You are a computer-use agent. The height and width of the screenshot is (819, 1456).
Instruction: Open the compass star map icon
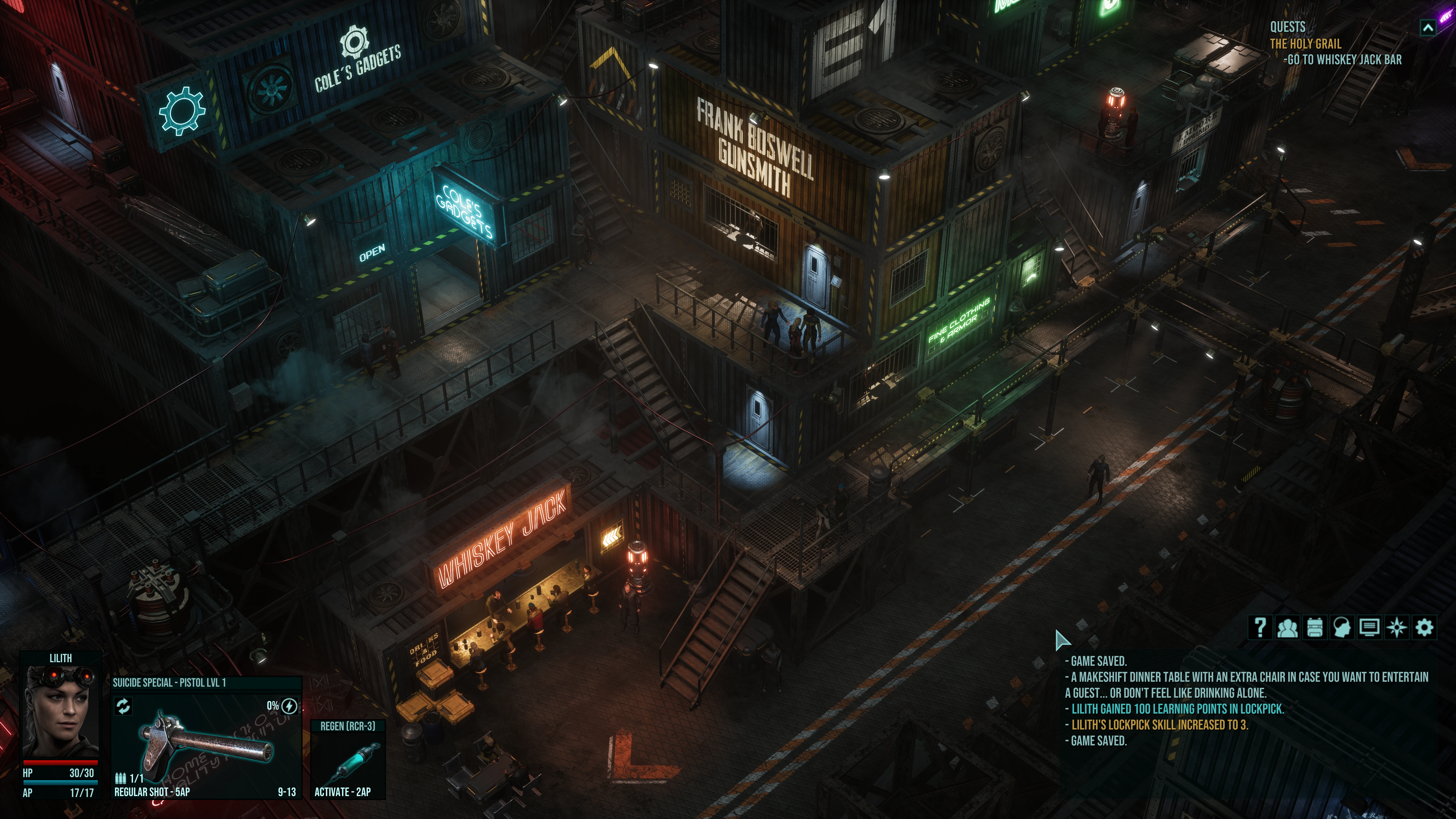pos(1397,627)
